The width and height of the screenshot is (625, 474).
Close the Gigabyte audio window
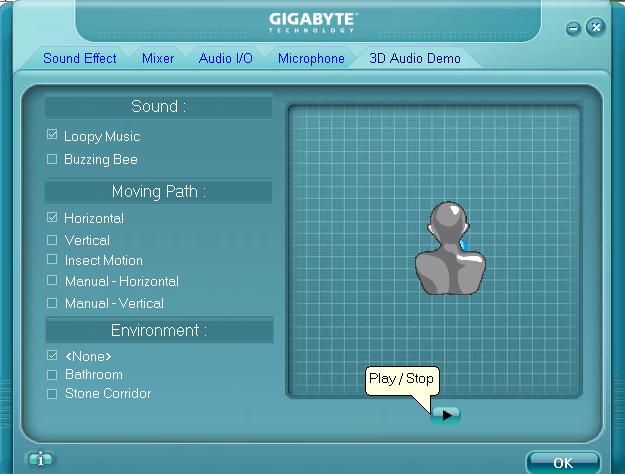point(597,28)
